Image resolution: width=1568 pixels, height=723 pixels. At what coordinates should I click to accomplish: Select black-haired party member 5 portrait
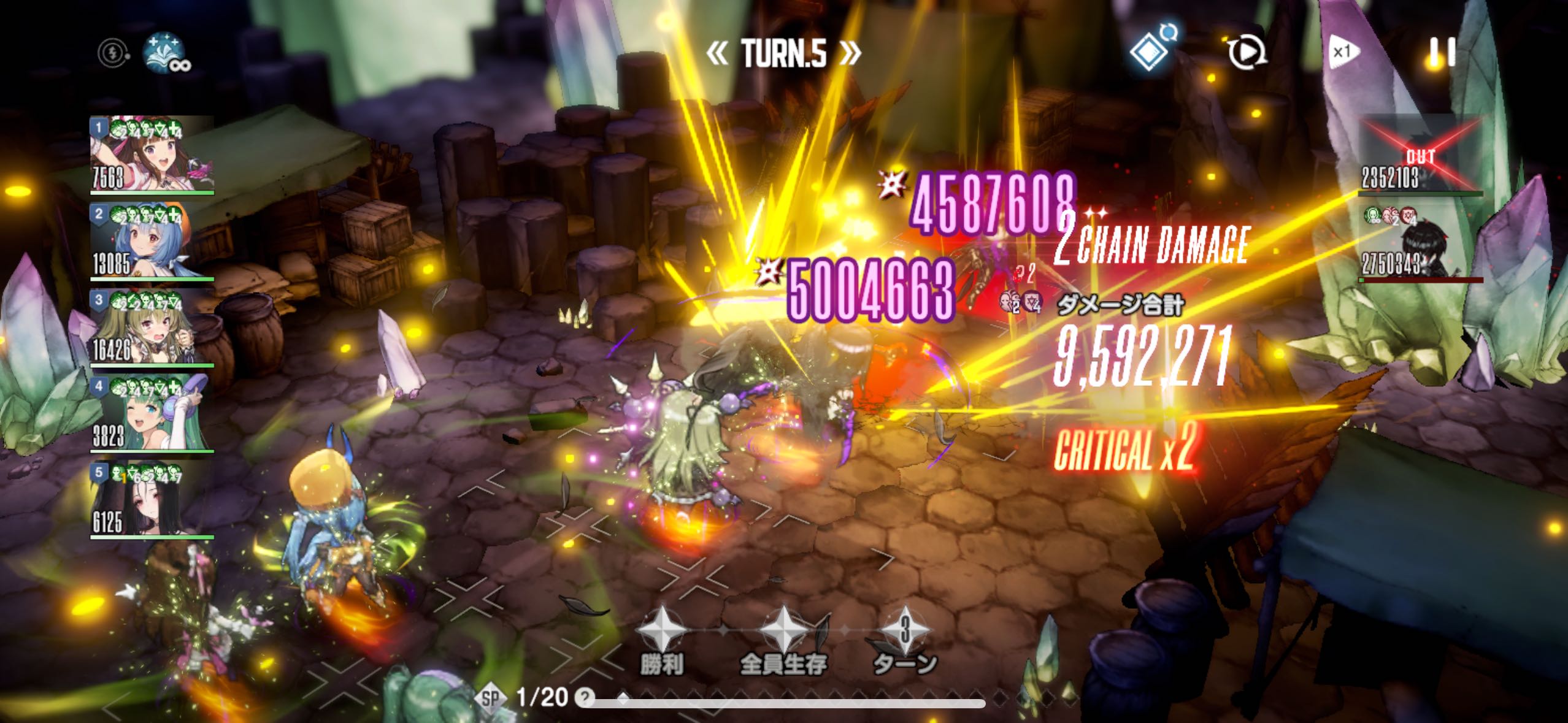click(152, 500)
